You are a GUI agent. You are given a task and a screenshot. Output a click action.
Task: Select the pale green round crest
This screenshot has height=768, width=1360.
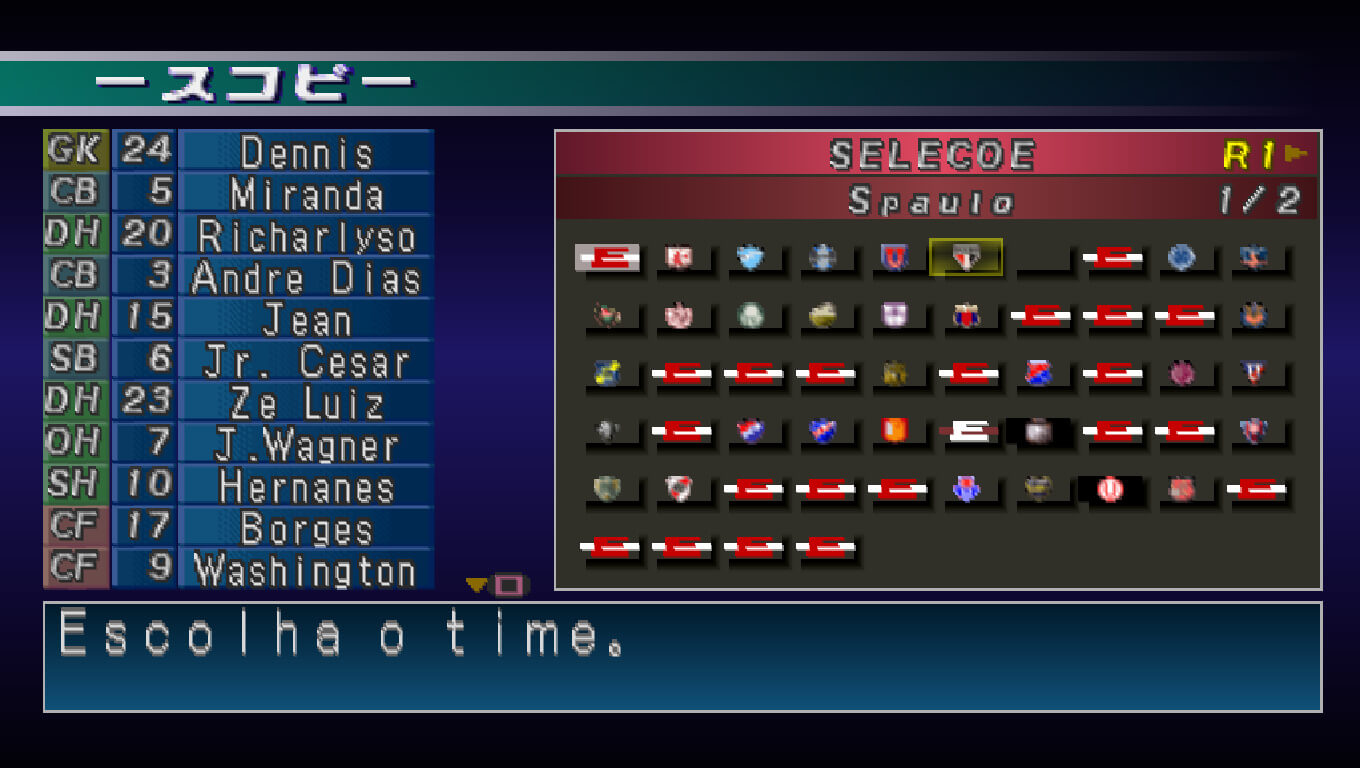pyautogui.click(x=750, y=316)
